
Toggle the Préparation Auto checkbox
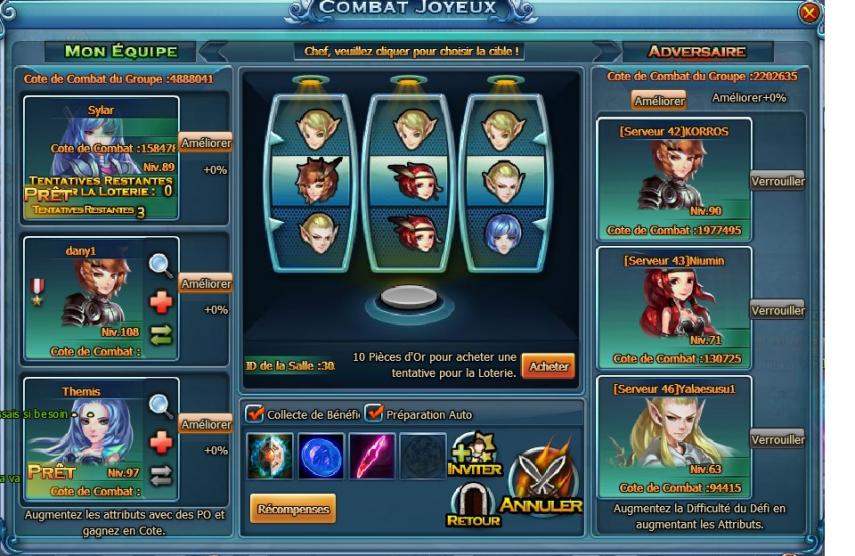pyautogui.click(x=374, y=414)
